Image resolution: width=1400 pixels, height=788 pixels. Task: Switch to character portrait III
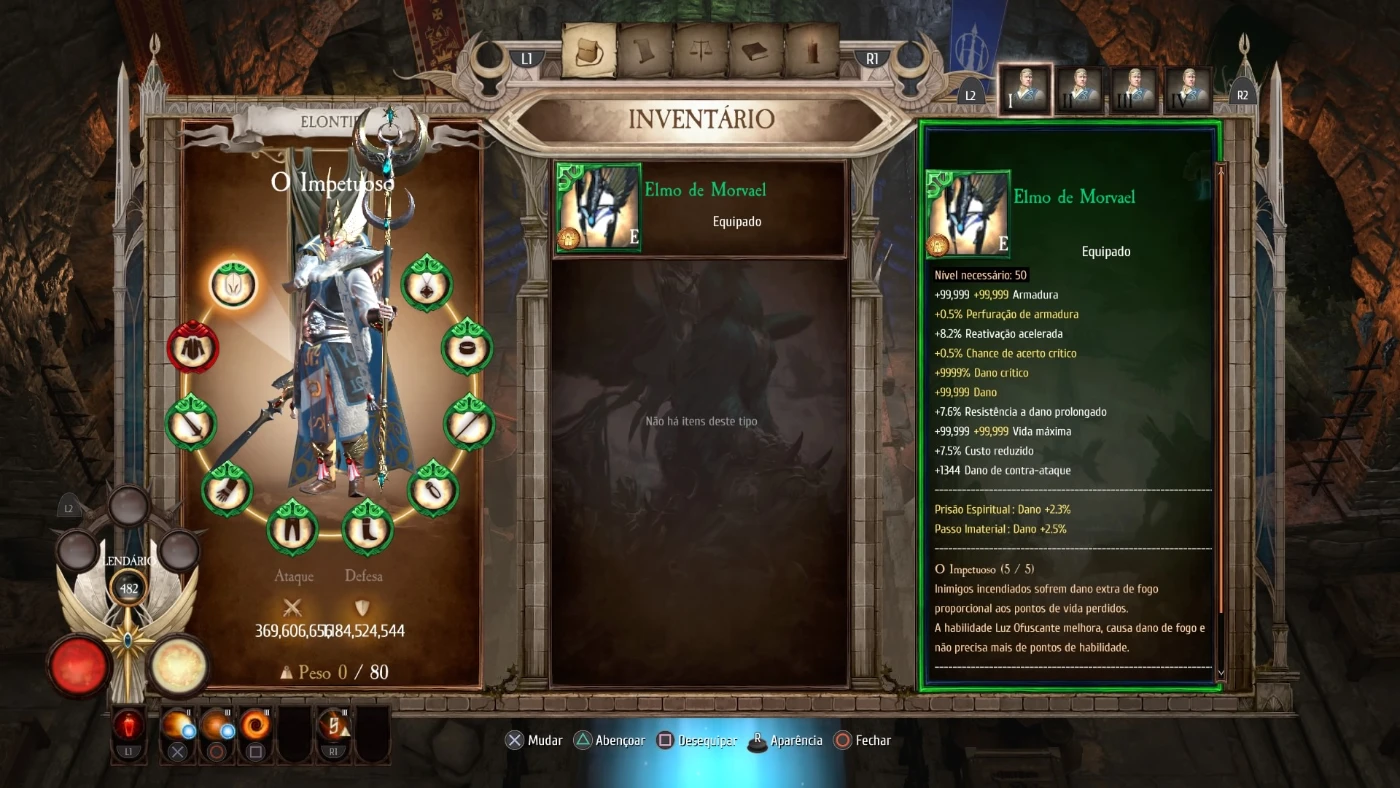click(x=1134, y=90)
